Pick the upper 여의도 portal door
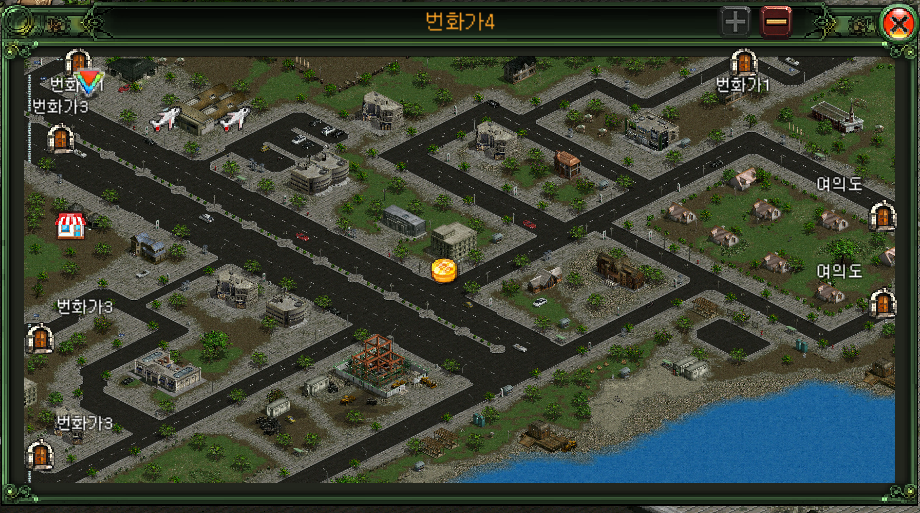Viewport: 920px width, 513px height. tap(882, 215)
